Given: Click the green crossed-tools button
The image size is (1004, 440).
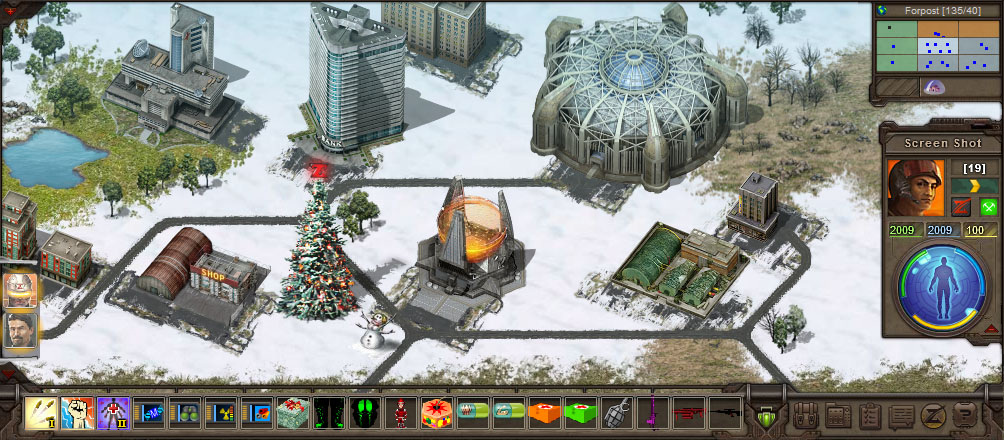Looking at the screenshot, I should point(989,207).
